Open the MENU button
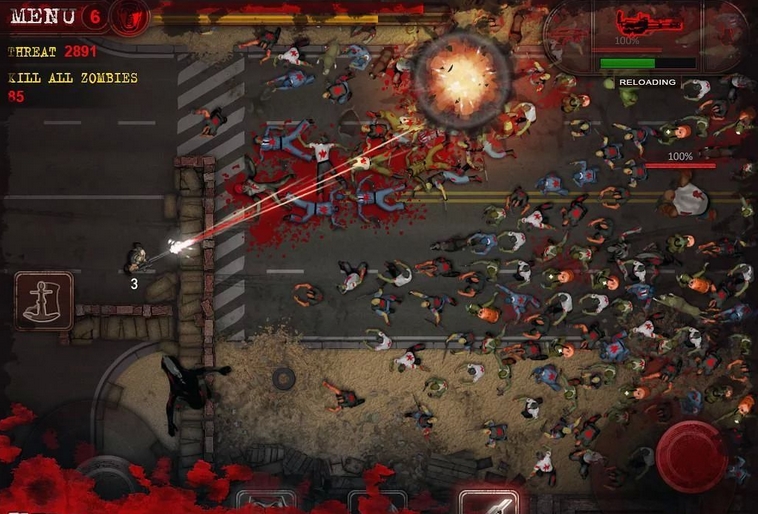The height and width of the screenshot is (514, 758). point(42,15)
